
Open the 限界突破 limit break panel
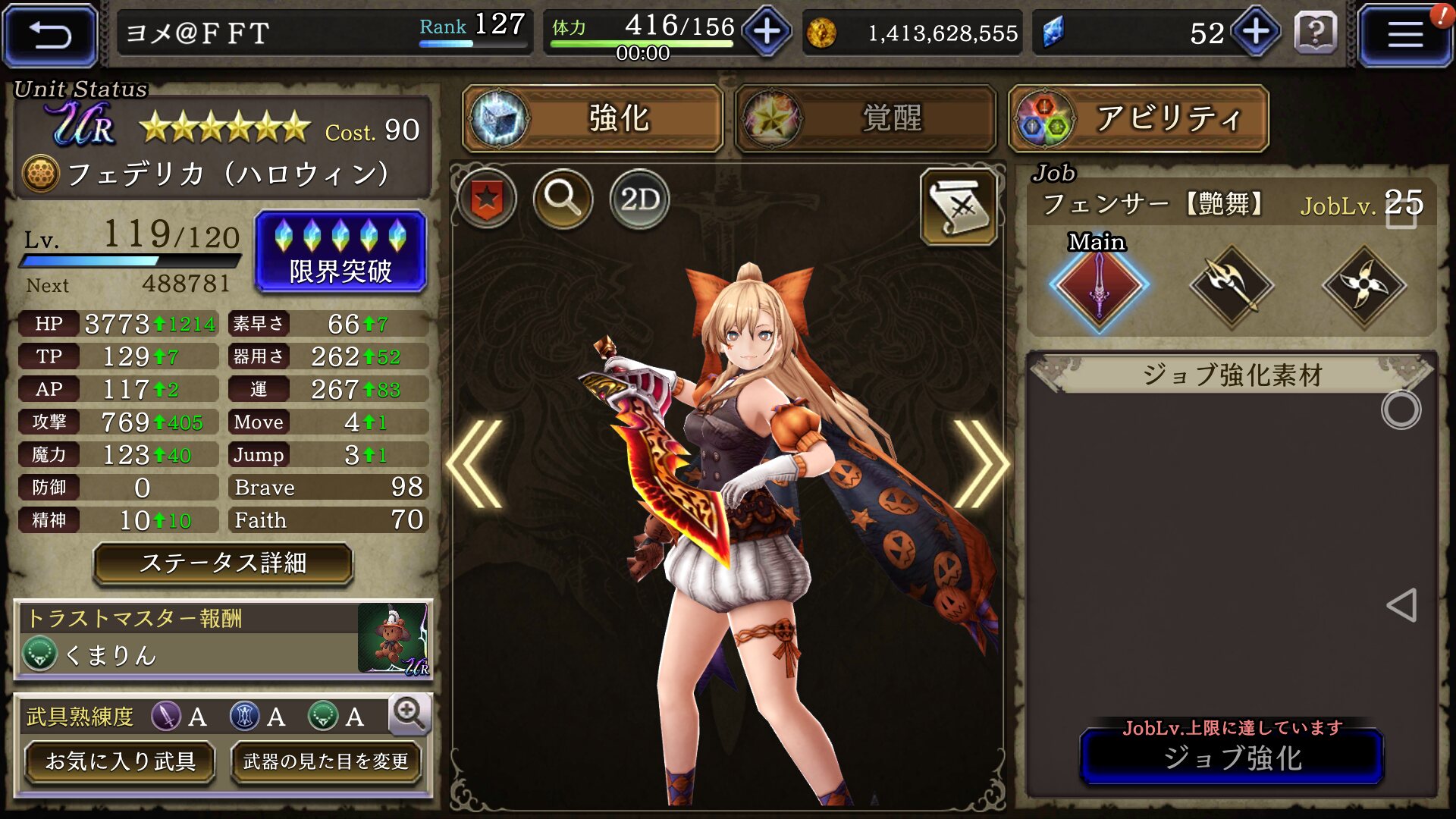coord(340,252)
